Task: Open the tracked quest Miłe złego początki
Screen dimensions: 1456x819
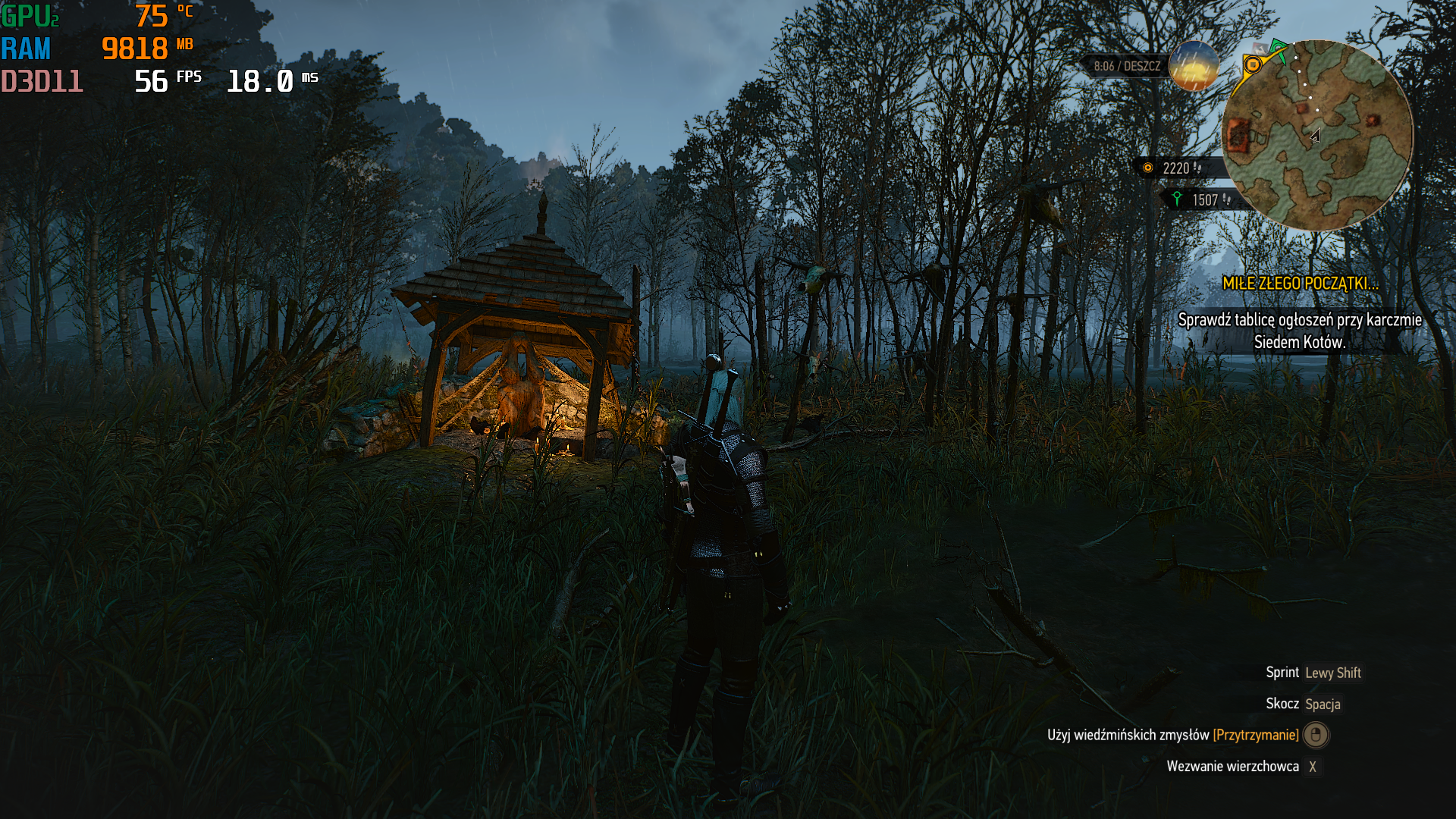Action: [x=1300, y=284]
